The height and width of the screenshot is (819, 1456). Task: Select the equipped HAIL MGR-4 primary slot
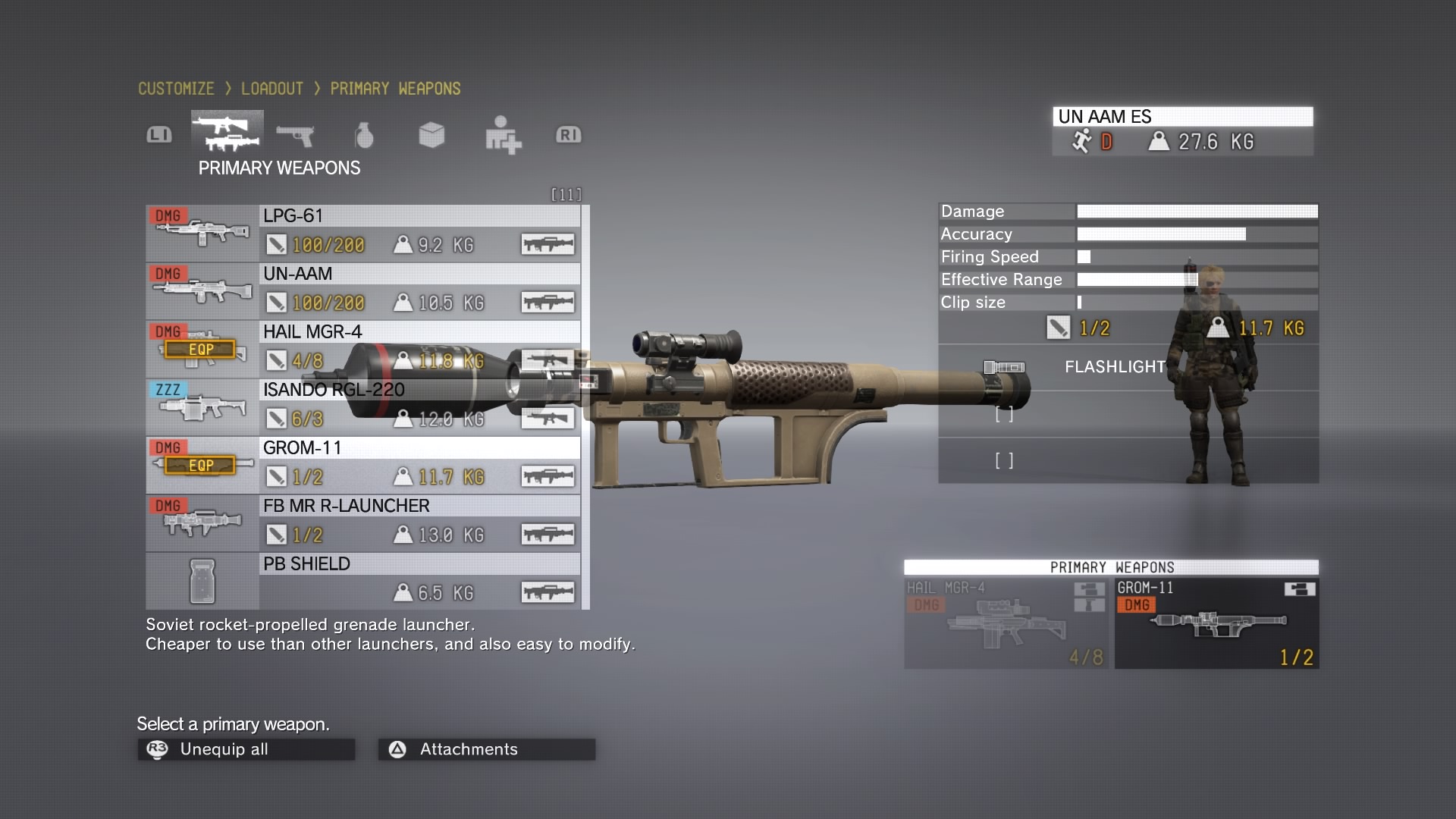click(1006, 623)
